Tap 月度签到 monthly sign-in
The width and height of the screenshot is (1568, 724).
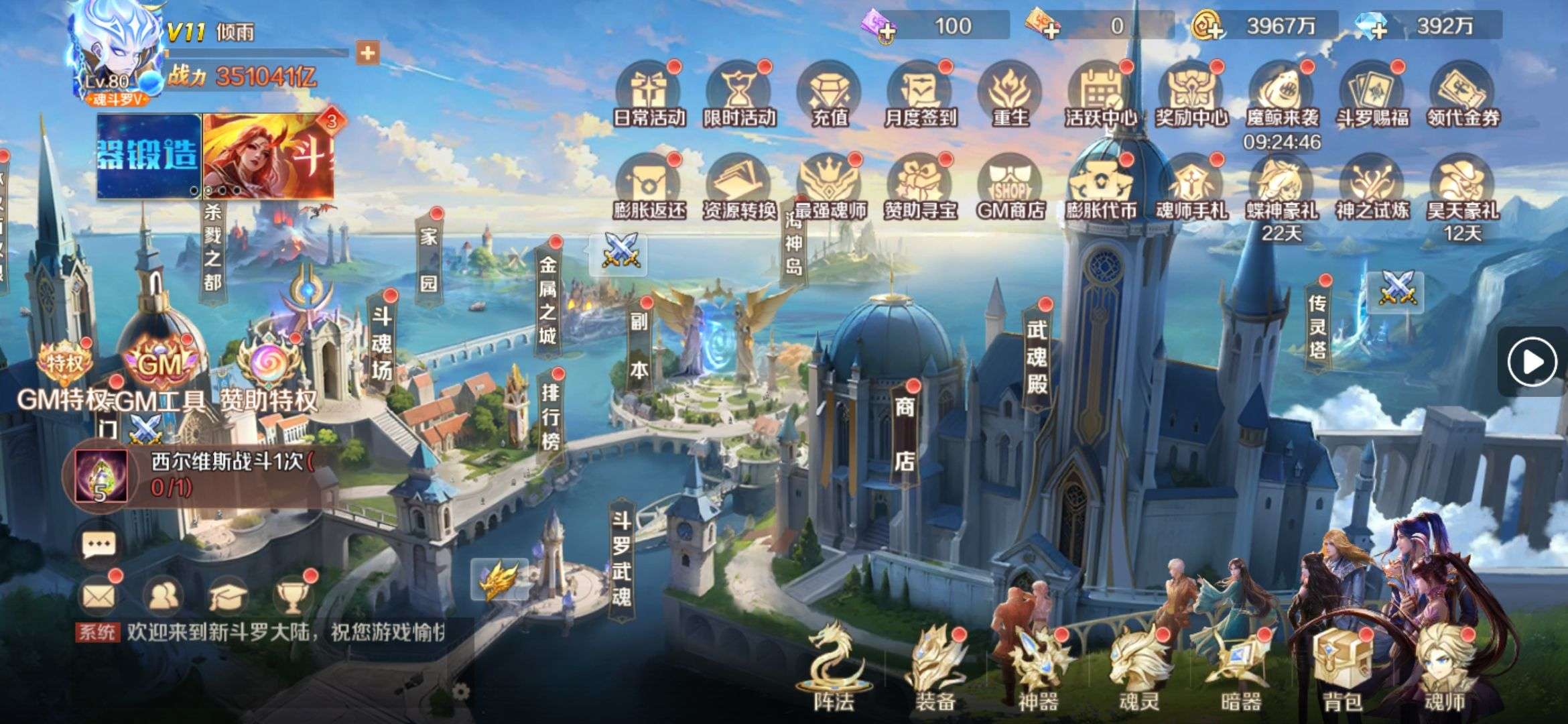(919, 94)
